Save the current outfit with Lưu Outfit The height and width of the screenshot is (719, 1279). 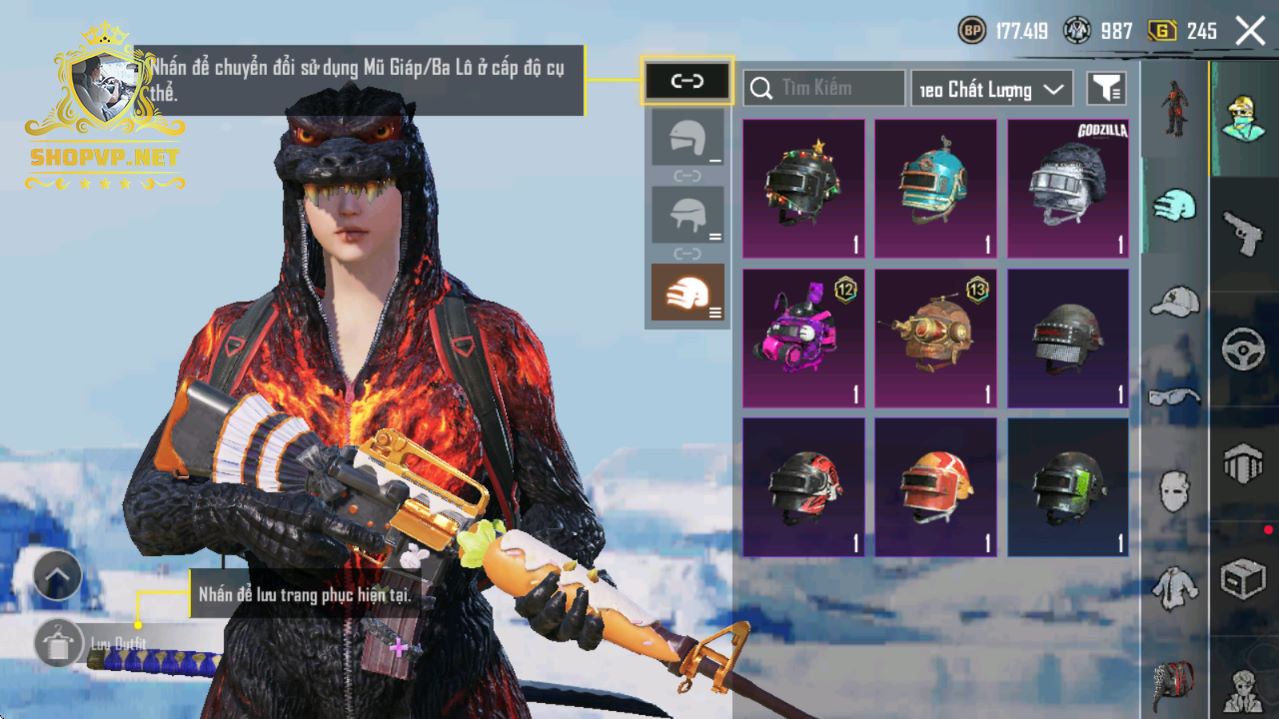point(59,642)
